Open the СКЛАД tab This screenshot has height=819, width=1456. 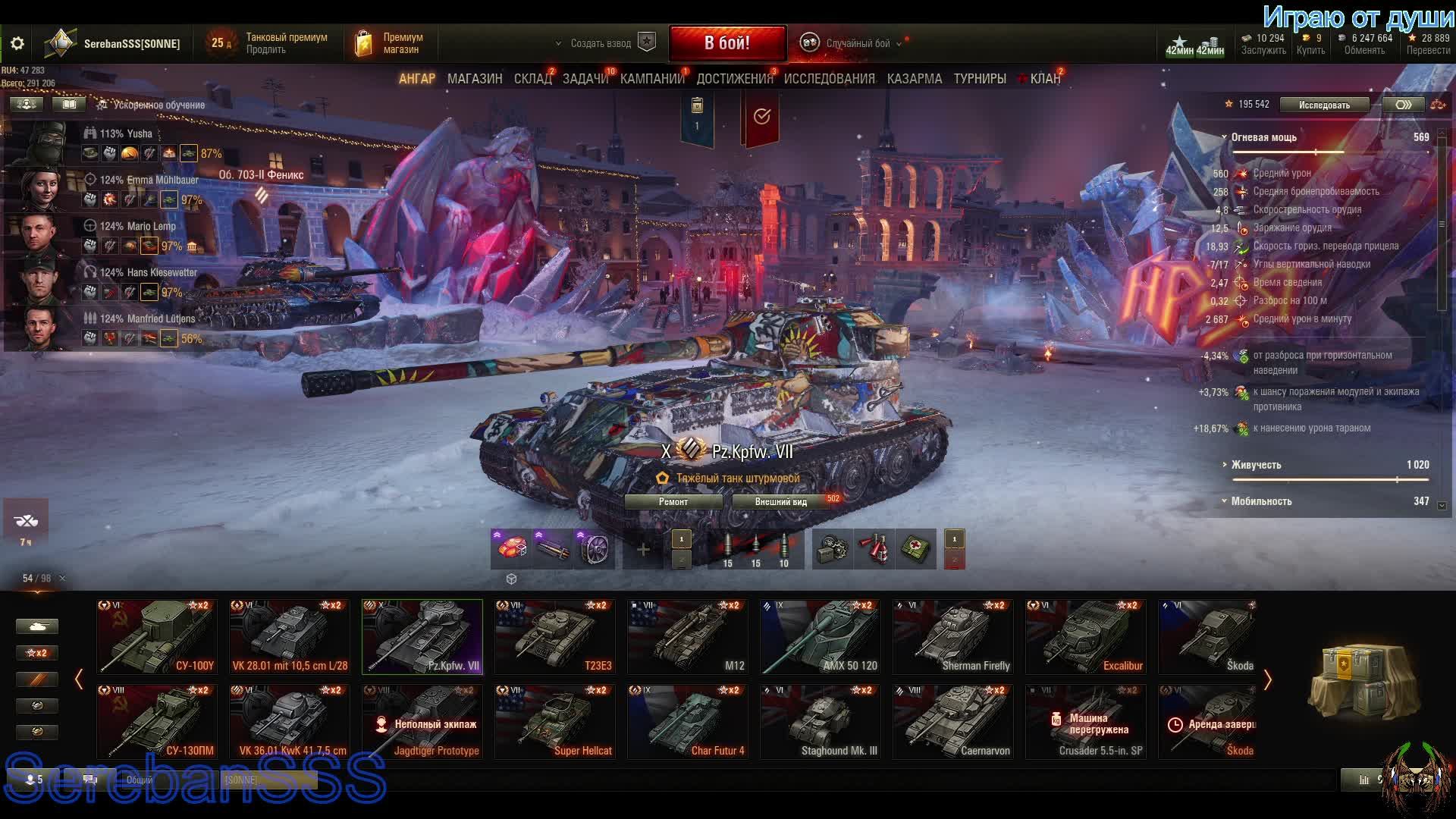pyautogui.click(x=532, y=79)
